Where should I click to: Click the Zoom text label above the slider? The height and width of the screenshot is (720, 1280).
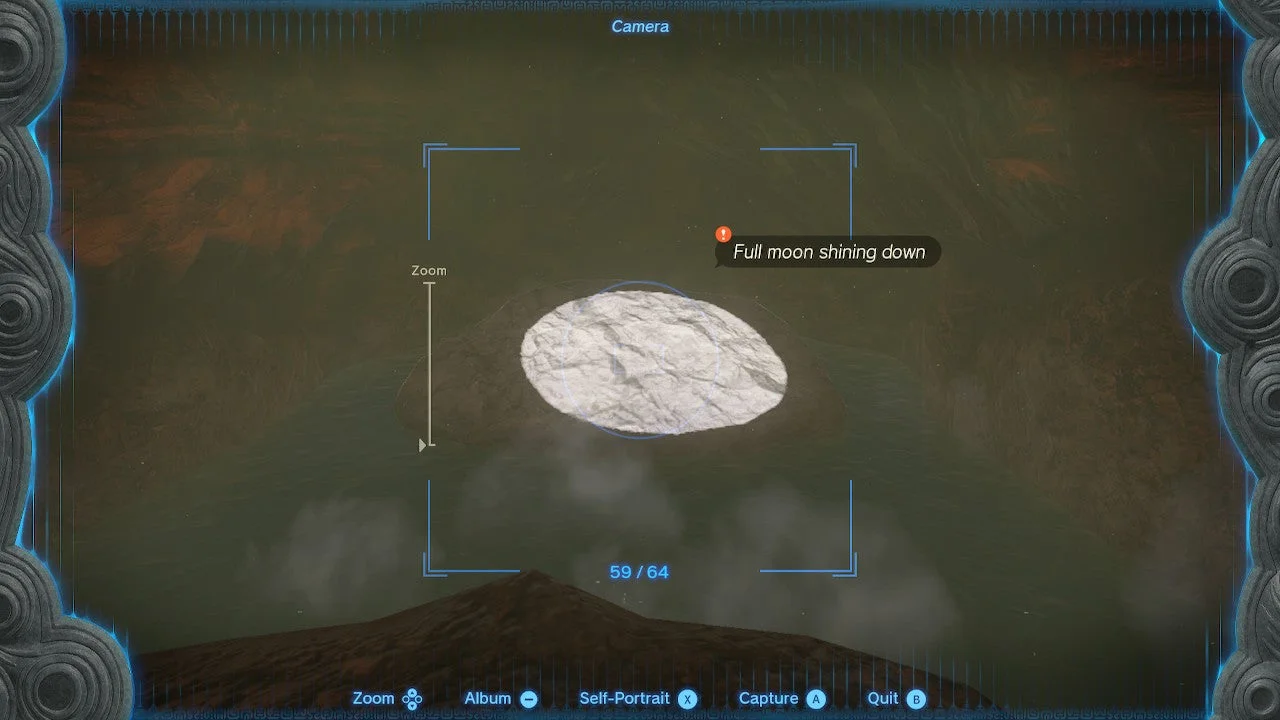[x=429, y=270]
